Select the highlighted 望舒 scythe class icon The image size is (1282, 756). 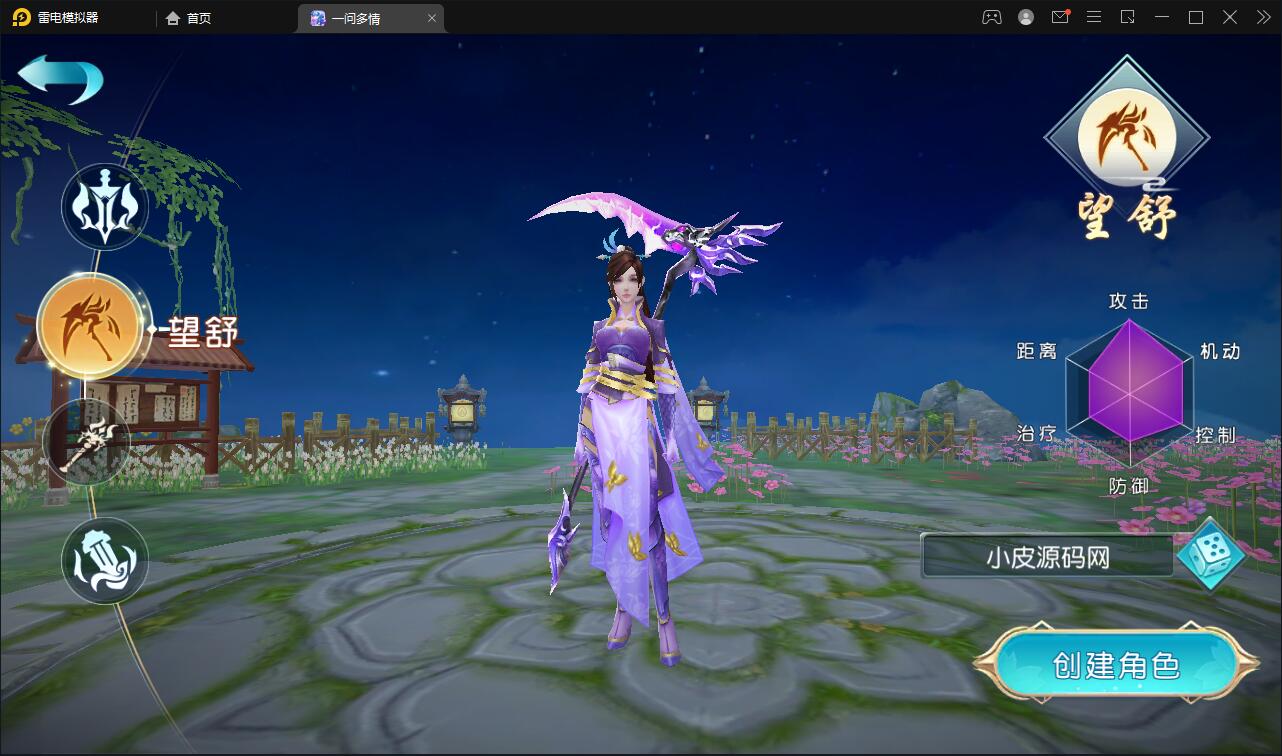coord(90,325)
